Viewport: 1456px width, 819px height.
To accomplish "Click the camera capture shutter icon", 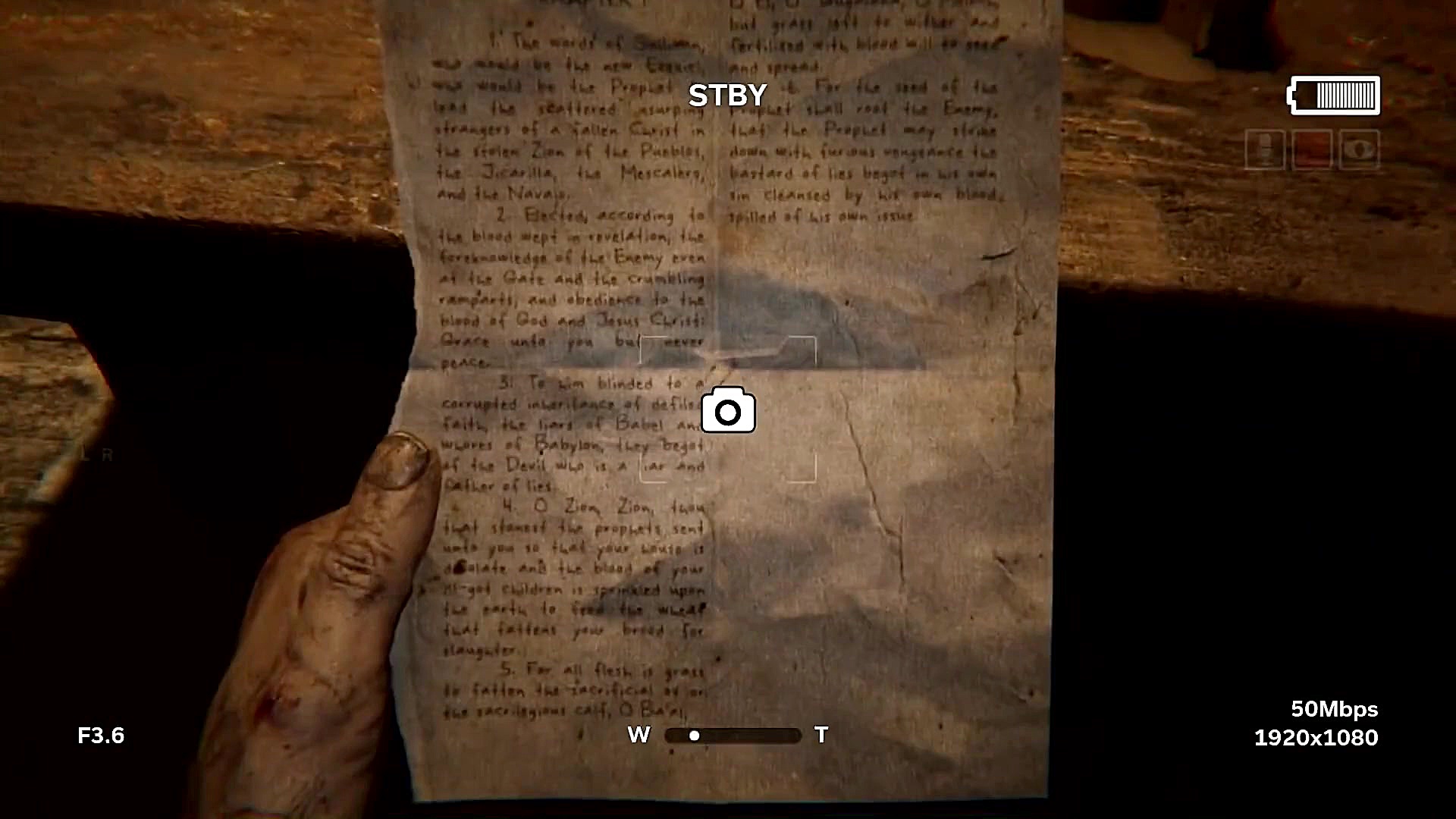I will (x=728, y=412).
